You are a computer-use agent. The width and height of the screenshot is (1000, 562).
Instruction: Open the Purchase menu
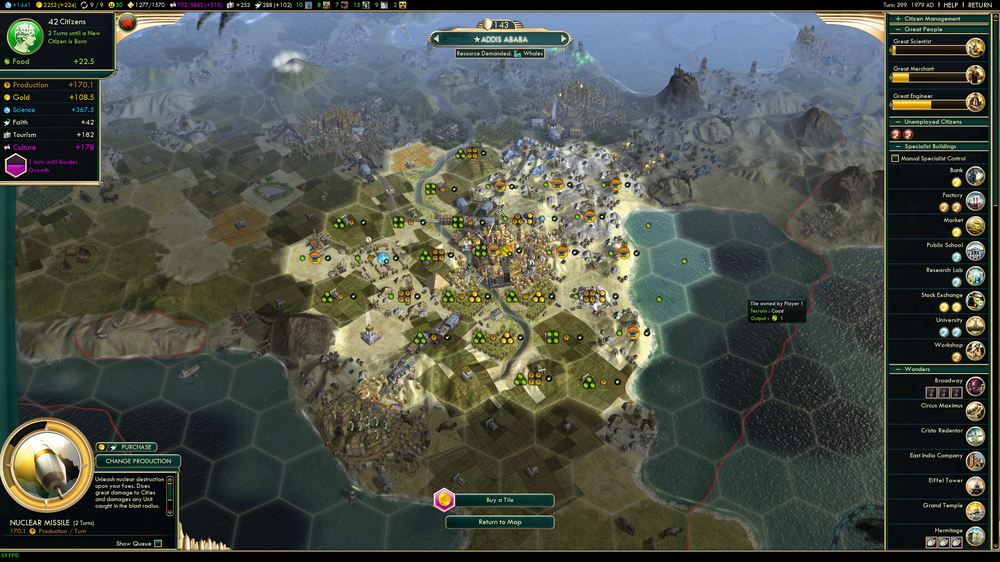pyautogui.click(x=137, y=447)
